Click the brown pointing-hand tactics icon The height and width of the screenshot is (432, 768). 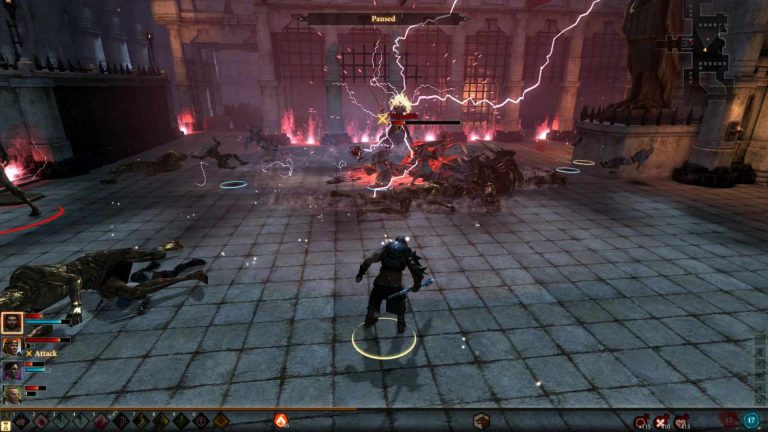(481, 421)
